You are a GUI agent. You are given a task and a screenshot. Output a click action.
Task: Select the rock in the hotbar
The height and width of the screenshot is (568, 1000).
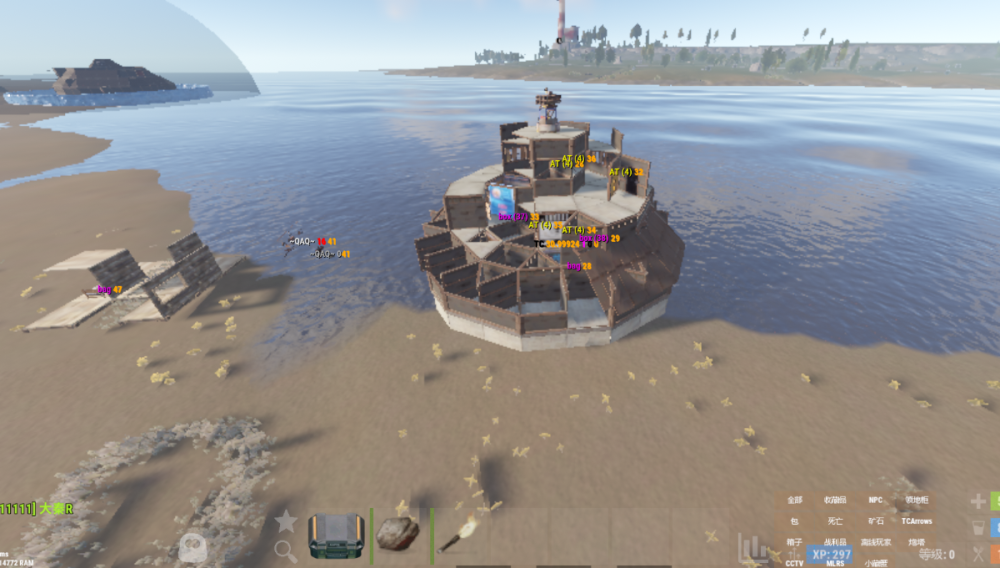[x=397, y=533]
